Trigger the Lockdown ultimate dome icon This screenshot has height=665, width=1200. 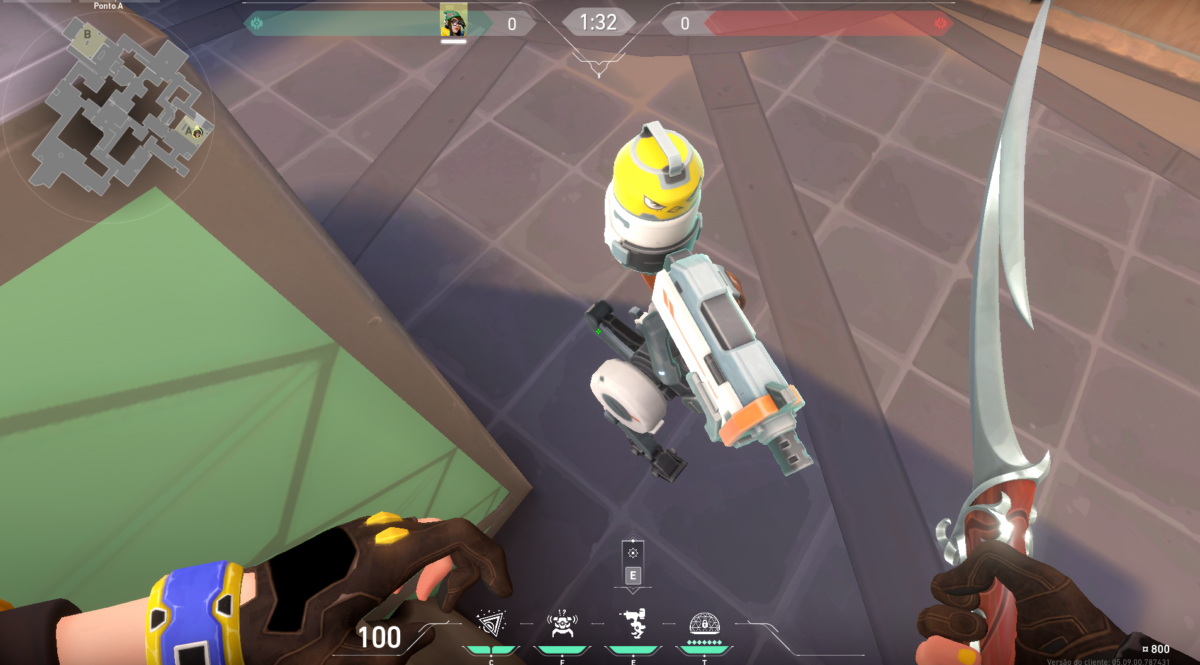[x=703, y=624]
